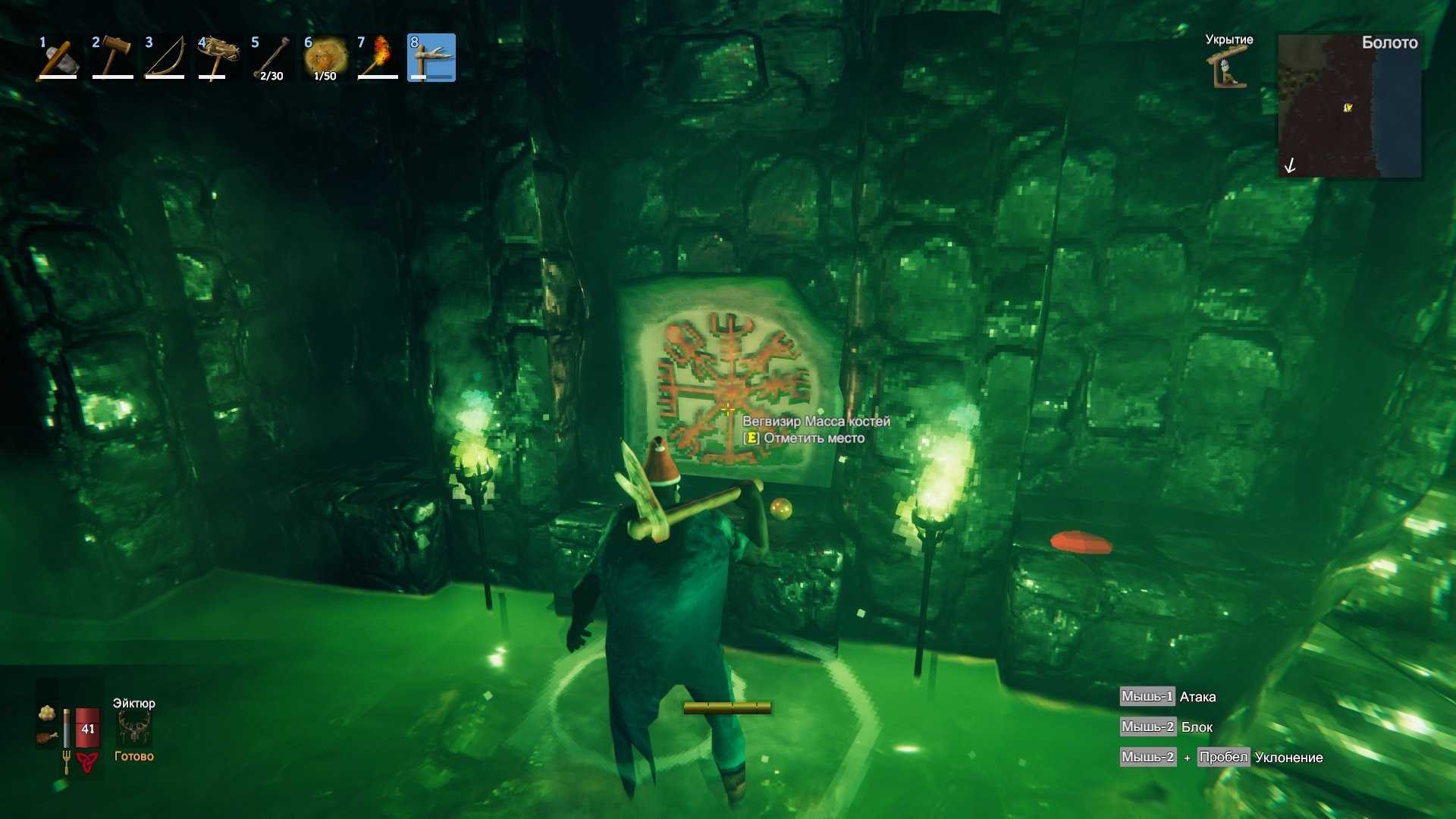1456x819 pixels.
Task: Click the yellow mushroom food icon
Action: coord(47,713)
